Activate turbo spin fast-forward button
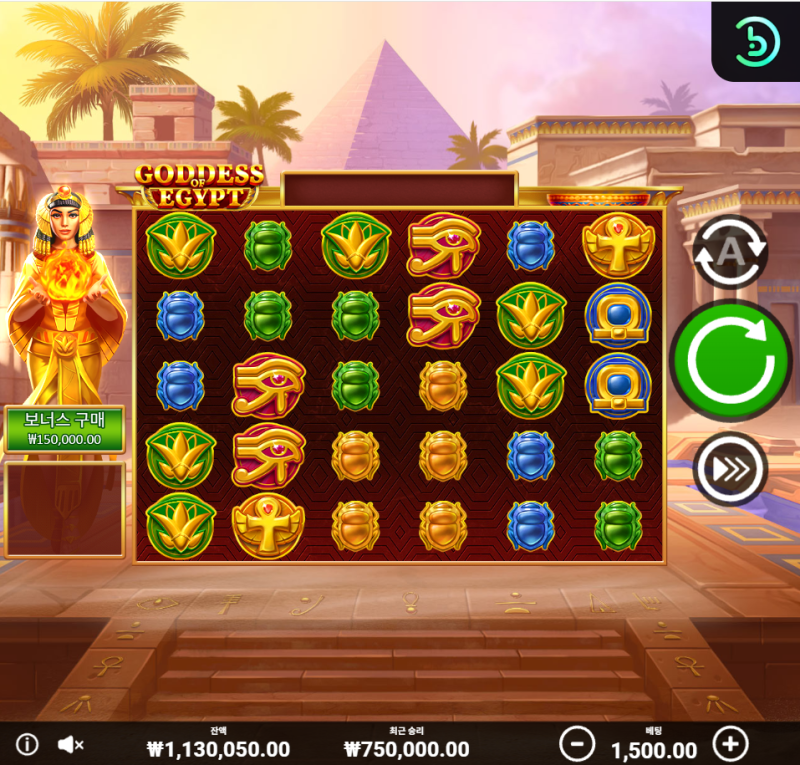The height and width of the screenshot is (765, 800). pyautogui.click(x=730, y=468)
